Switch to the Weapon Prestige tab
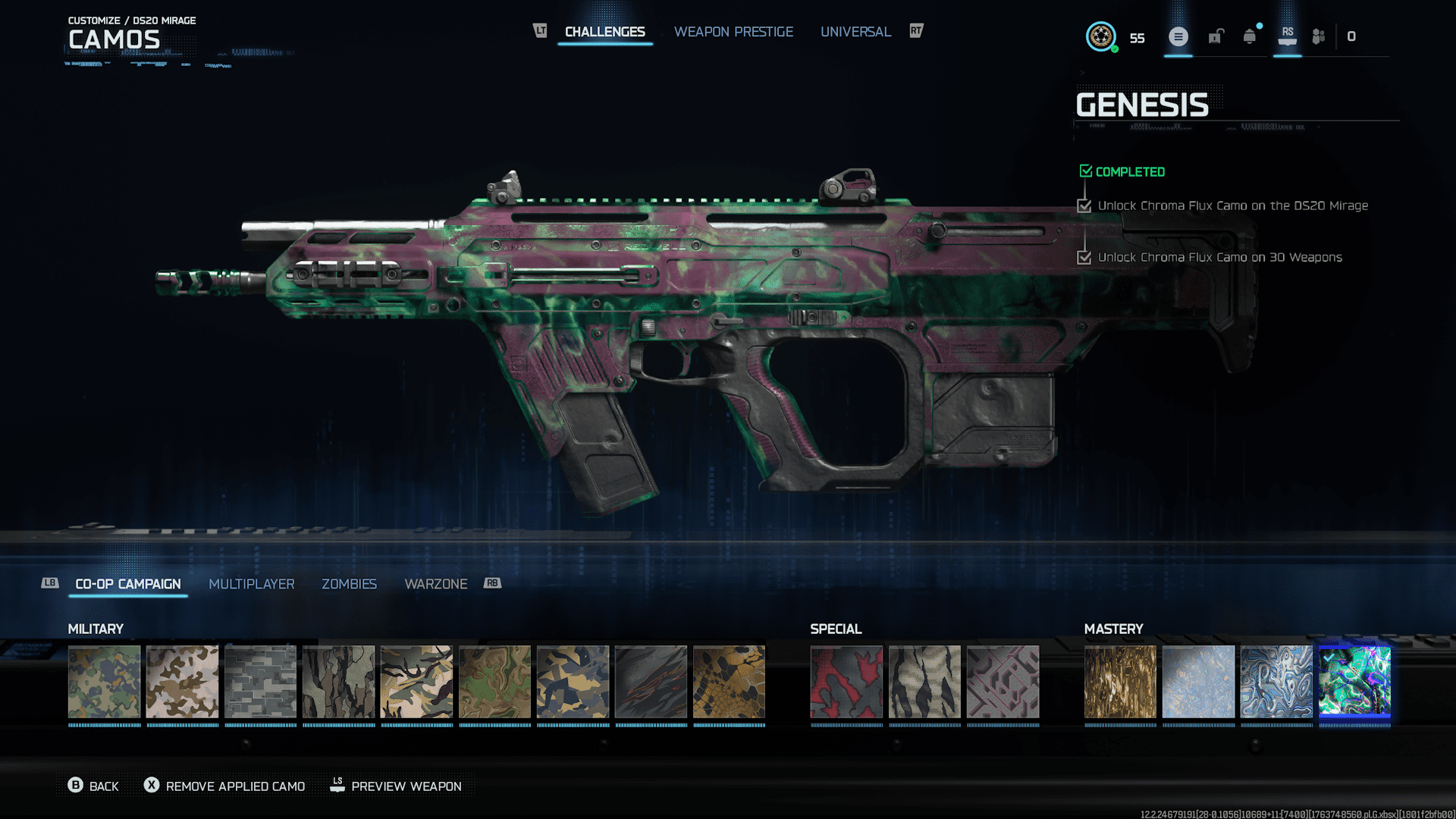Image resolution: width=1456 pixels, height=819 pixels. (733, 32)
